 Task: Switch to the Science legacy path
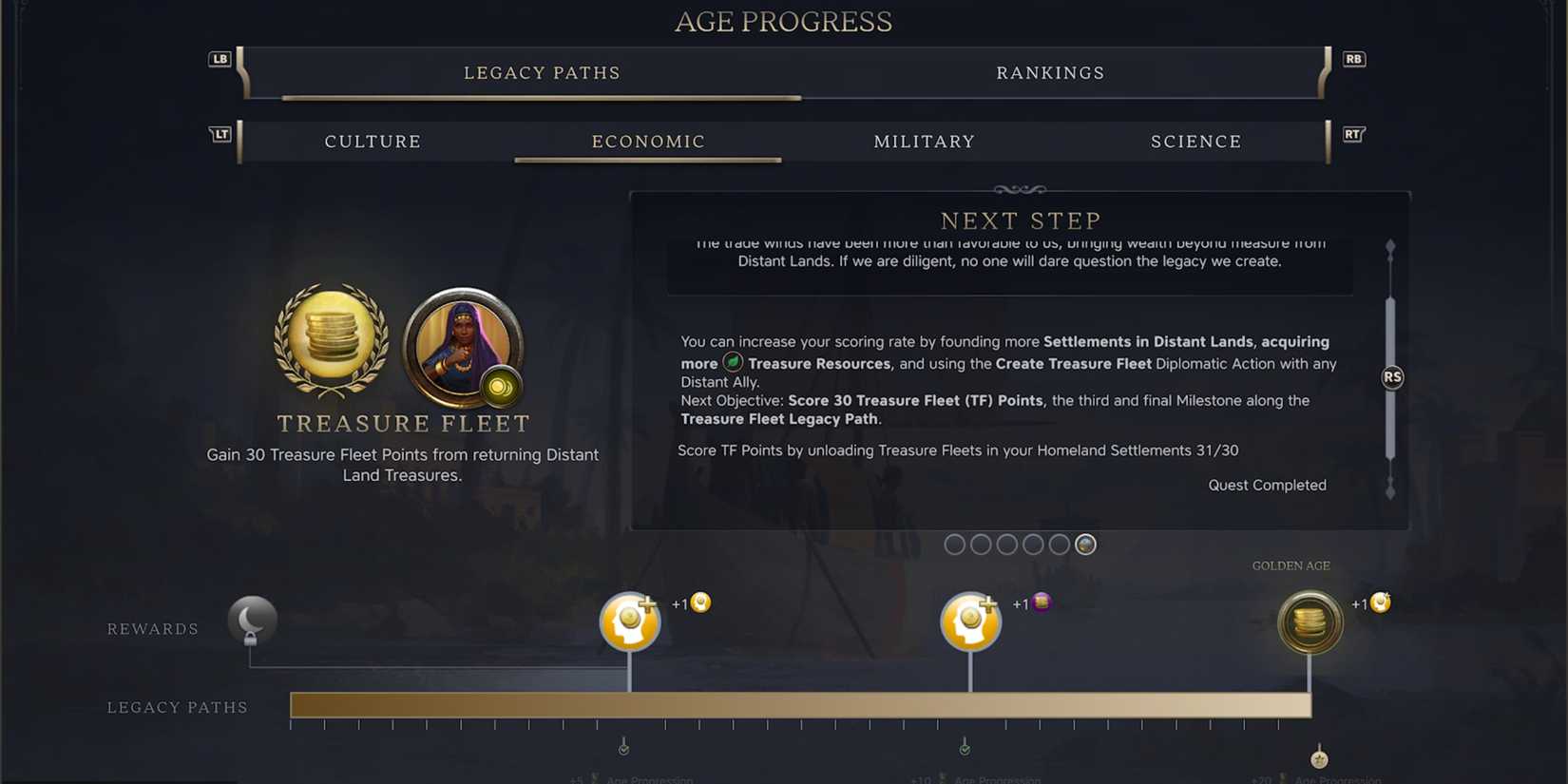click(x=1195, y=141)
